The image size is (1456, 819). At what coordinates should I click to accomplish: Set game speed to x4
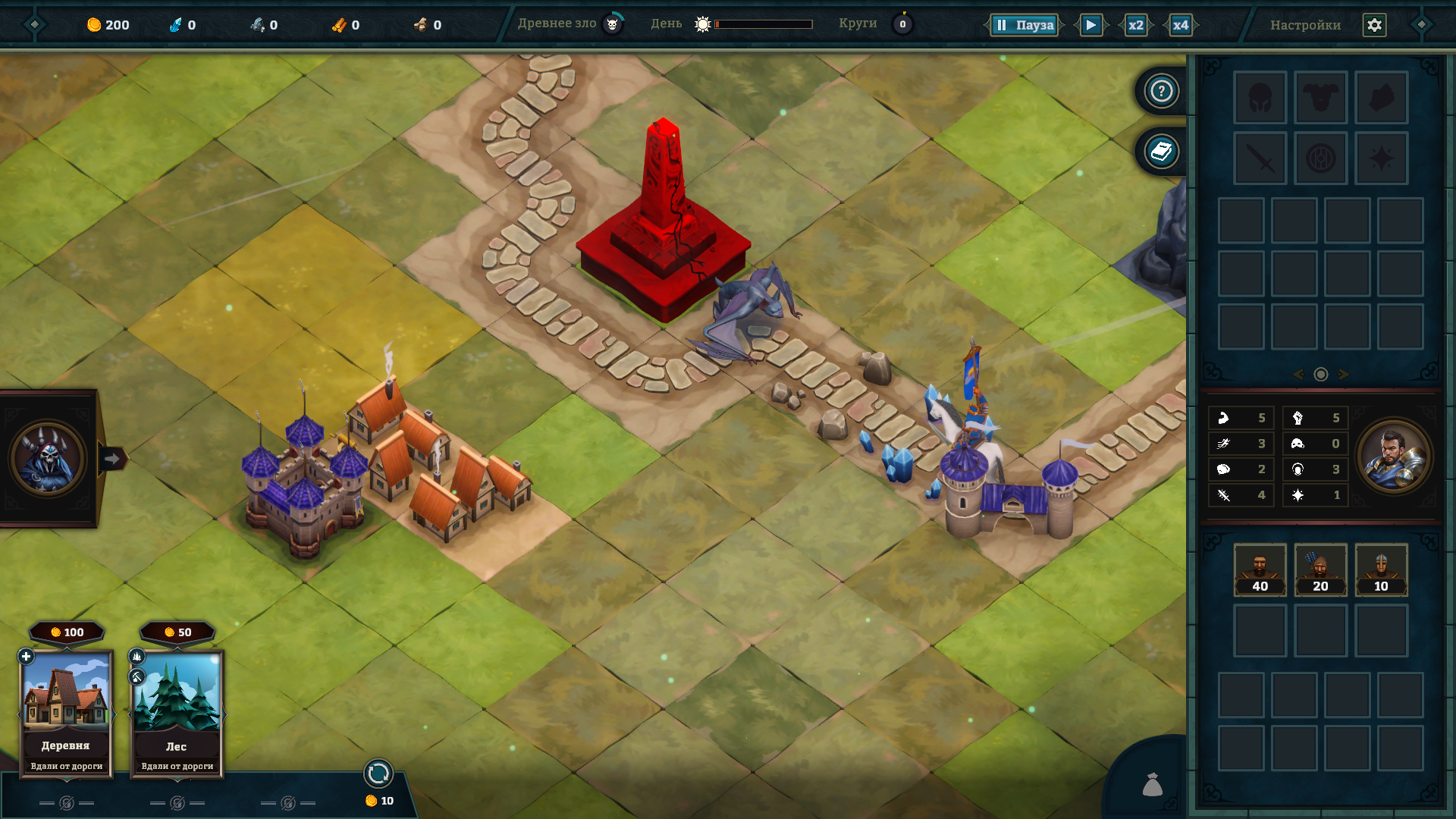point(1180,25)
